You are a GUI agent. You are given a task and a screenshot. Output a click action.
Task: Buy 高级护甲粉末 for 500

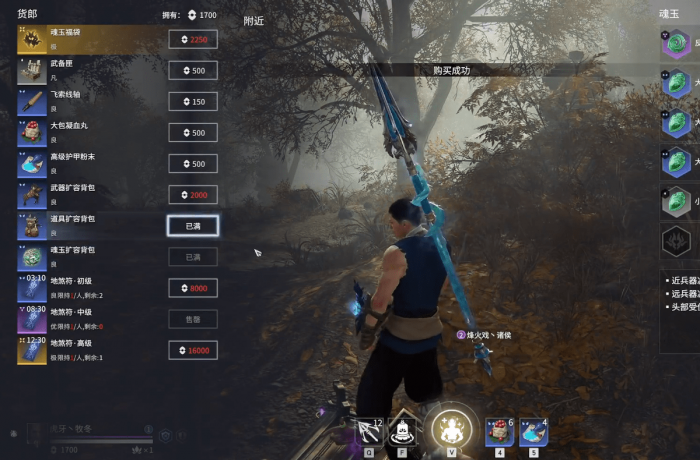coord(193,164)
